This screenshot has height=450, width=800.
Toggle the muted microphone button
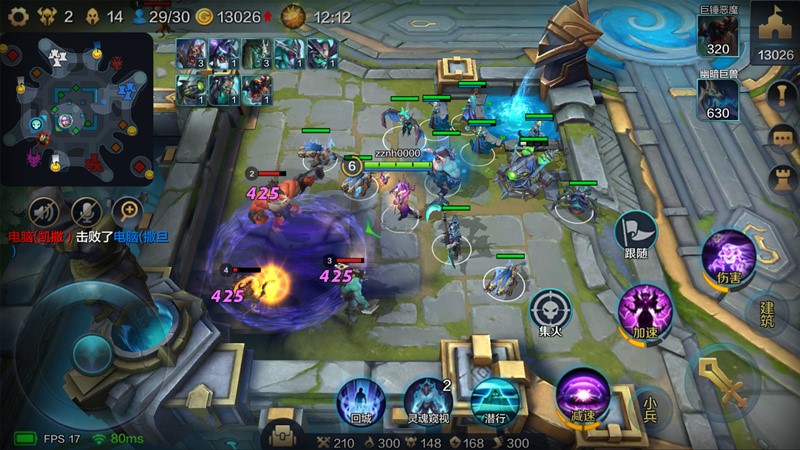[85, 210]
